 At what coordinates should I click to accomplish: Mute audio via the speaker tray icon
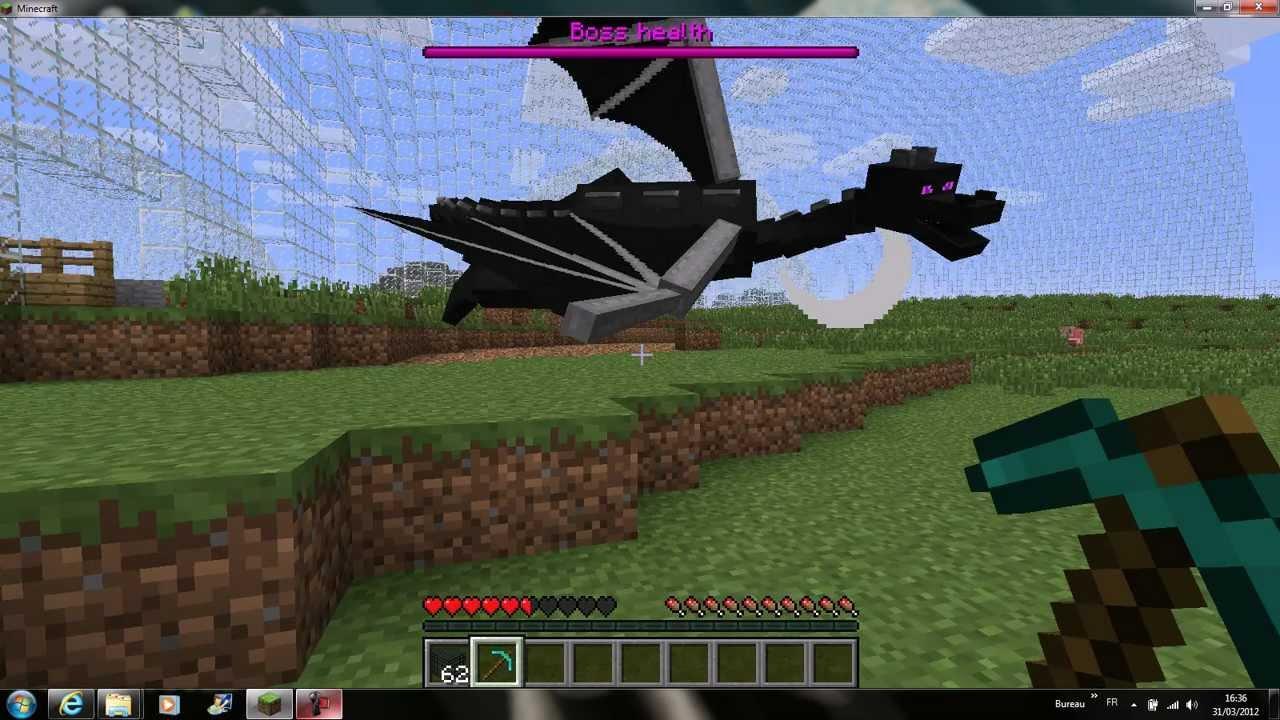[1192, 704]
